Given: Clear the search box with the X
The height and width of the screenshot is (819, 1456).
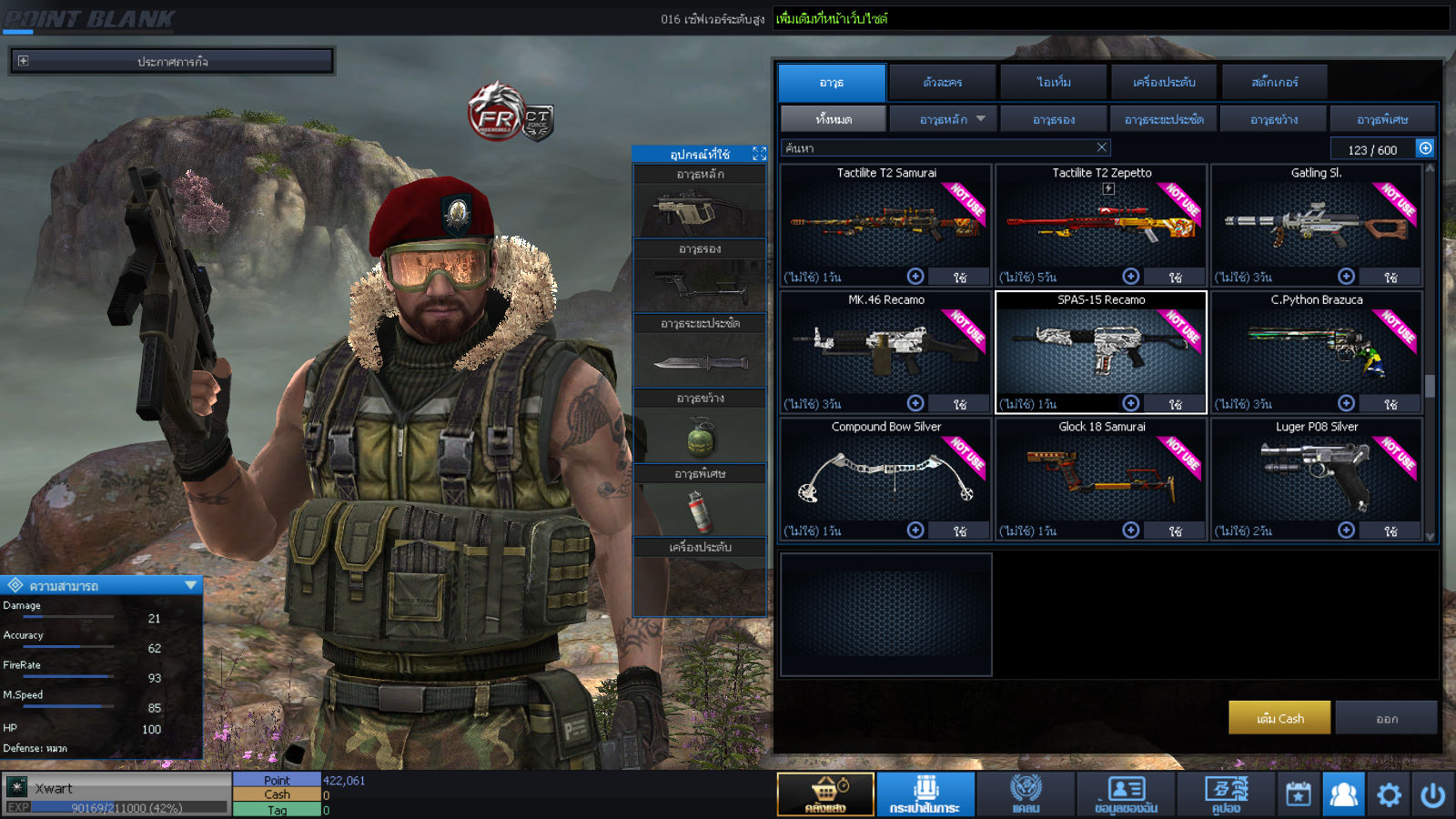Looking at the screenshot, I should click(x=1101, y=147).
